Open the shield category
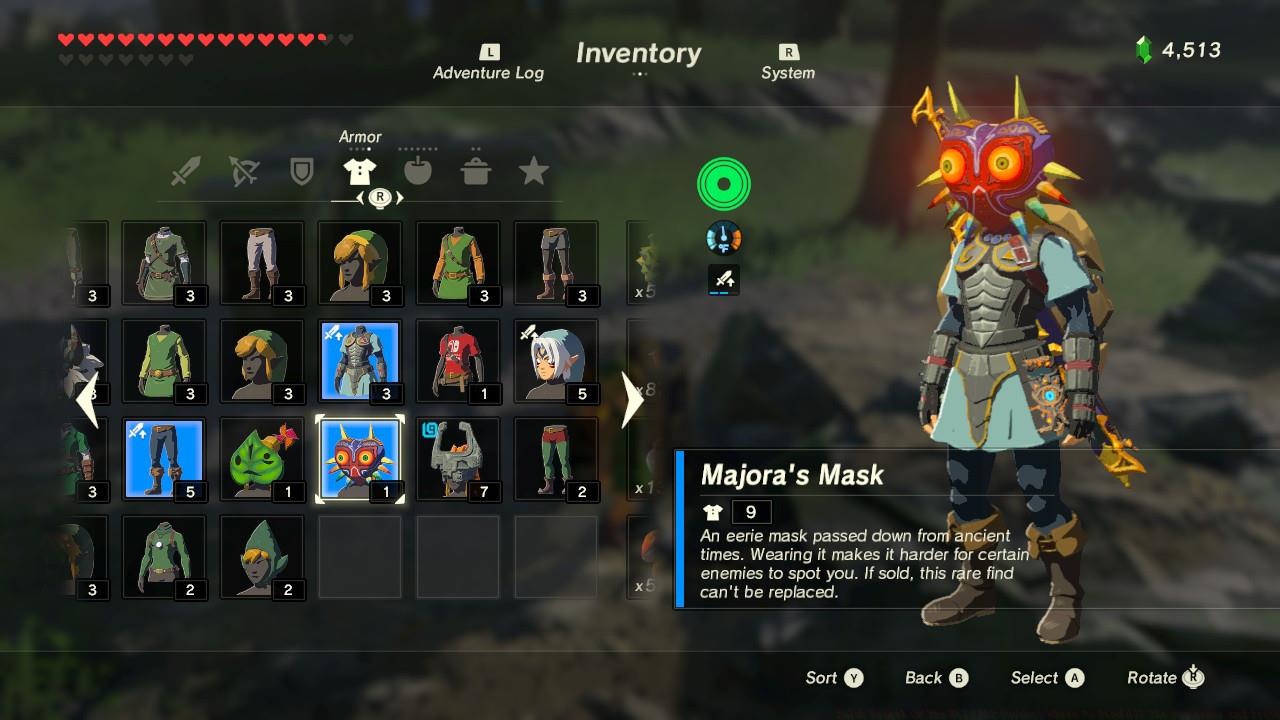The image size is (1280, 720). [301, 172]
